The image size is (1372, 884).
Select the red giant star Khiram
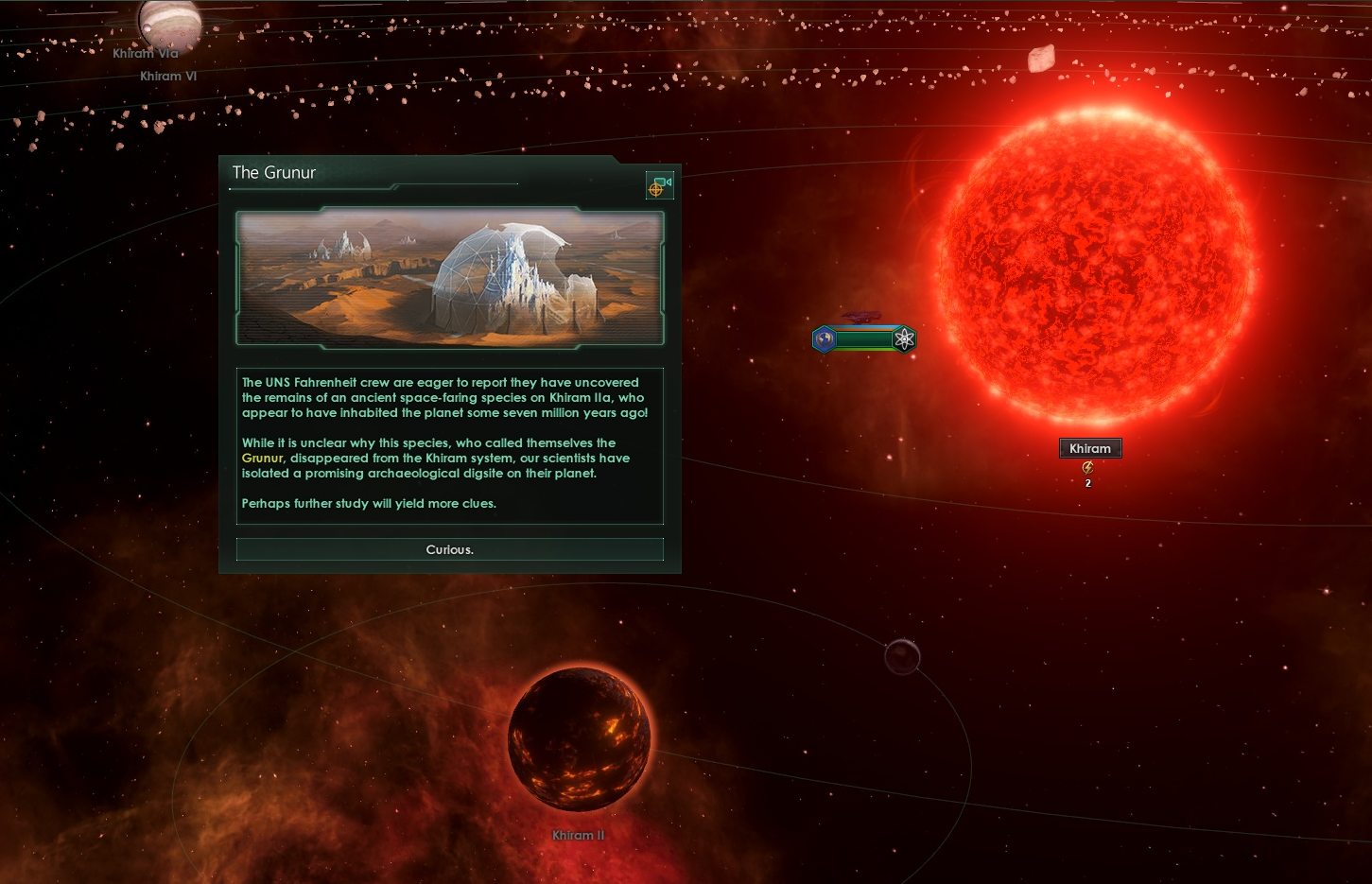pos(1092,265)
